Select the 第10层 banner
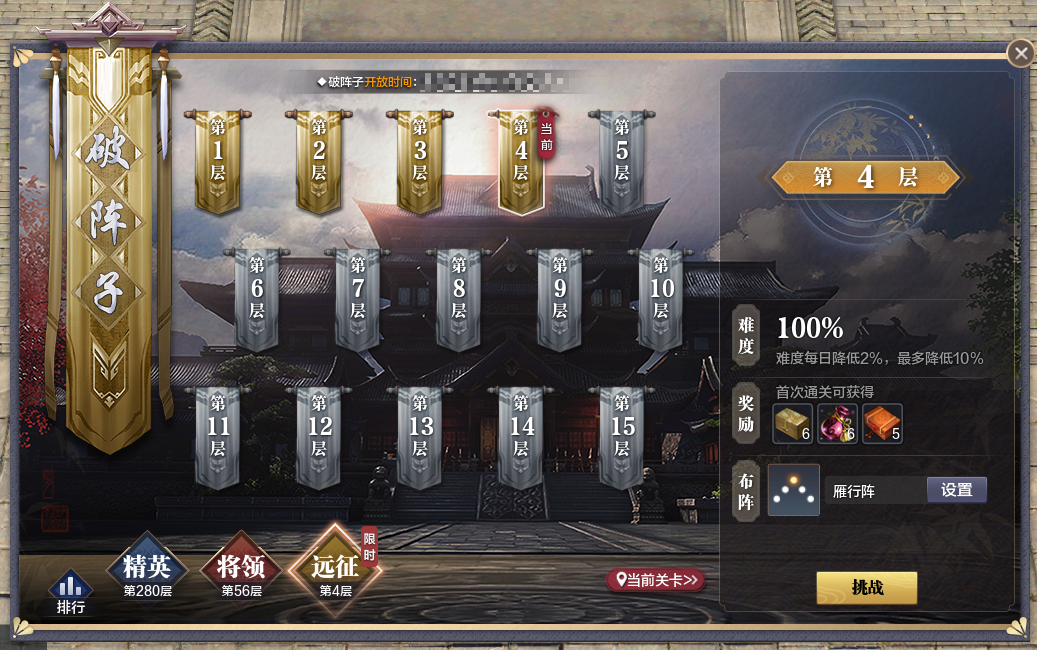 coord(661,296)
